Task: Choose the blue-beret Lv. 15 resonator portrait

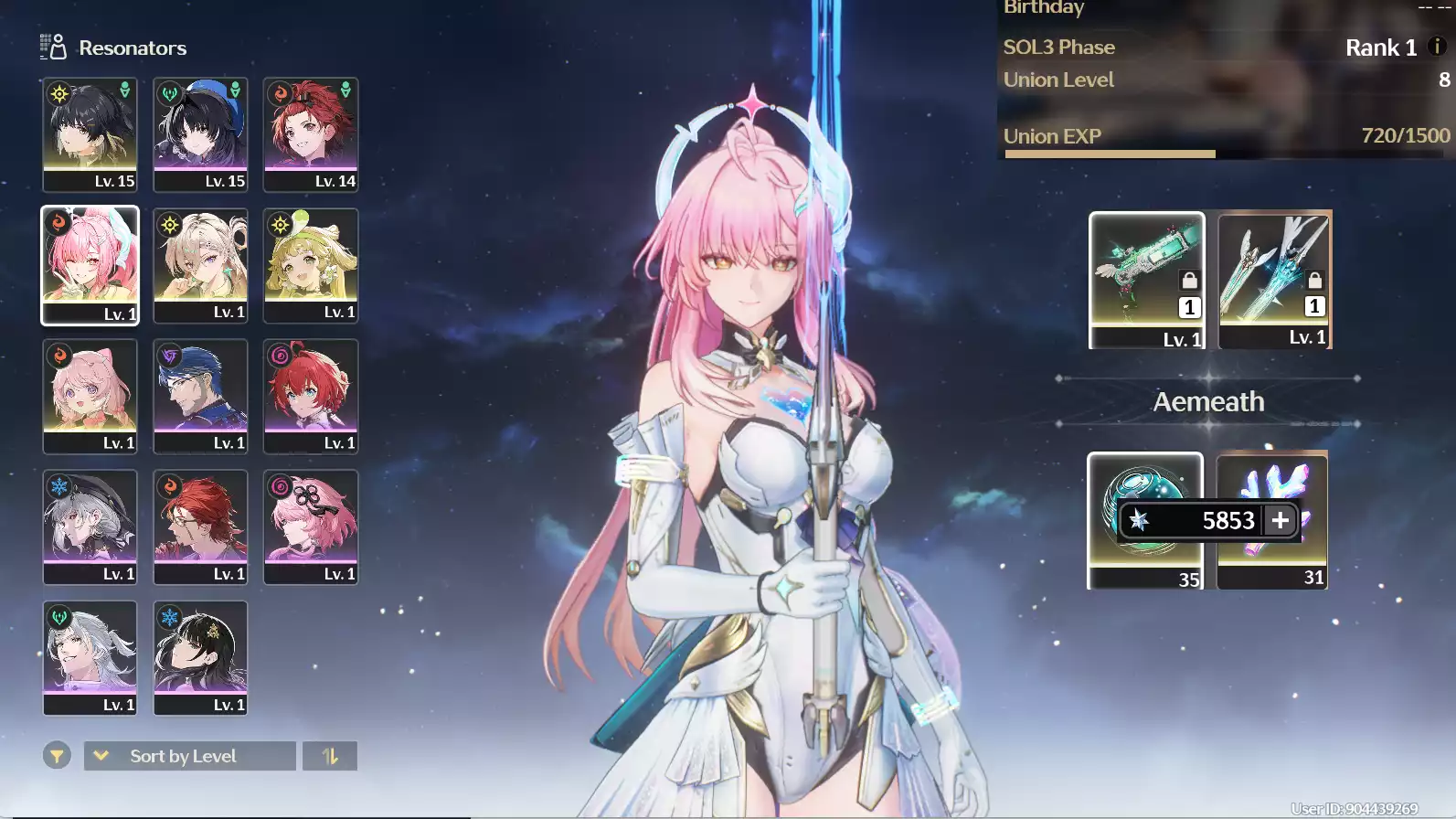Action: pyautogui.click(x=200, y=134)
